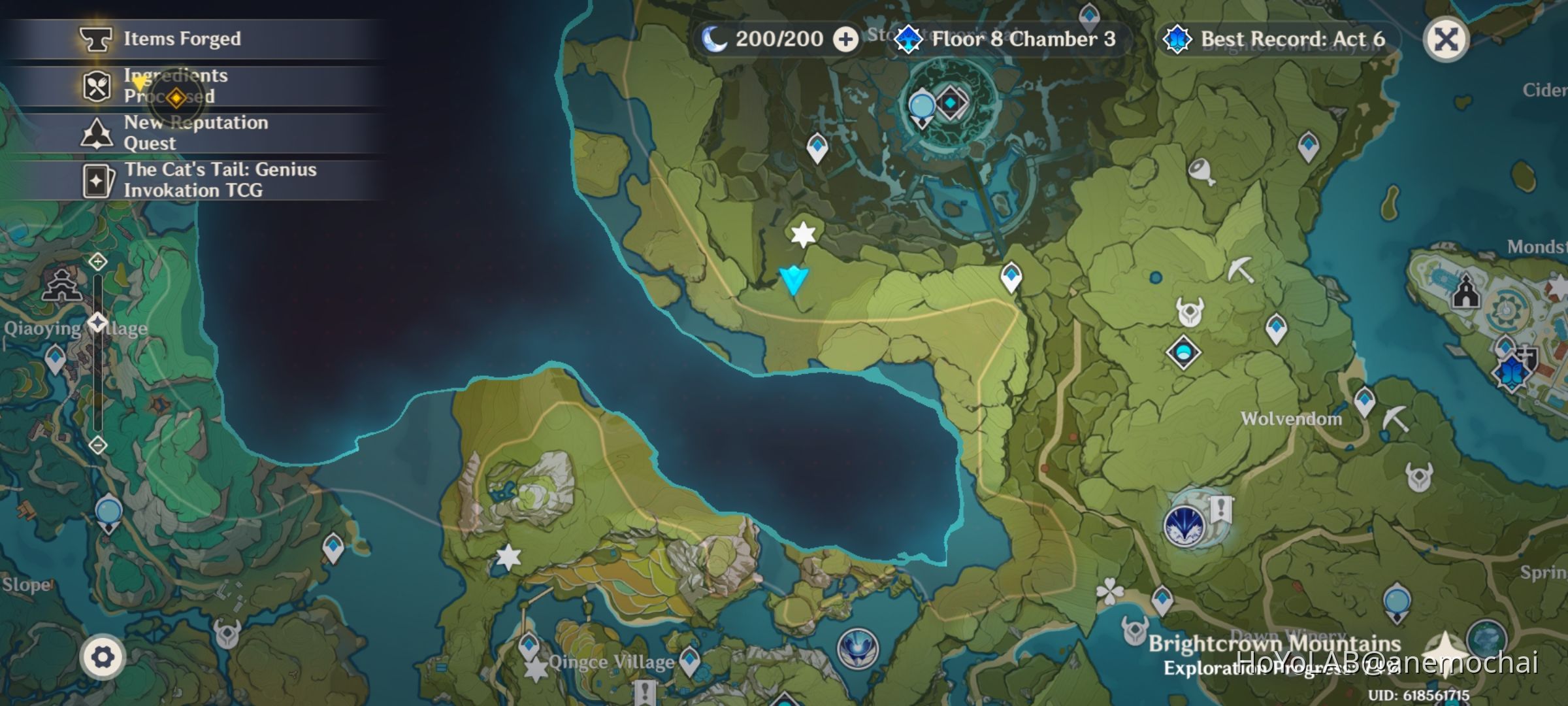The height and width of the screenshot is (706, 1568).
Task: Click zoom-out at bottom of the zoom bar
Action: coord(97,445)
